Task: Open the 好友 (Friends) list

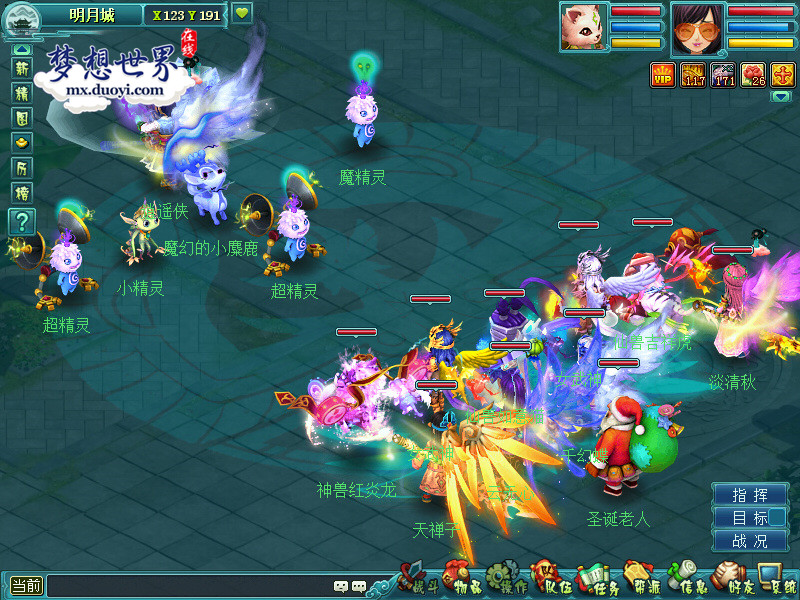Action: pos(734,582)
